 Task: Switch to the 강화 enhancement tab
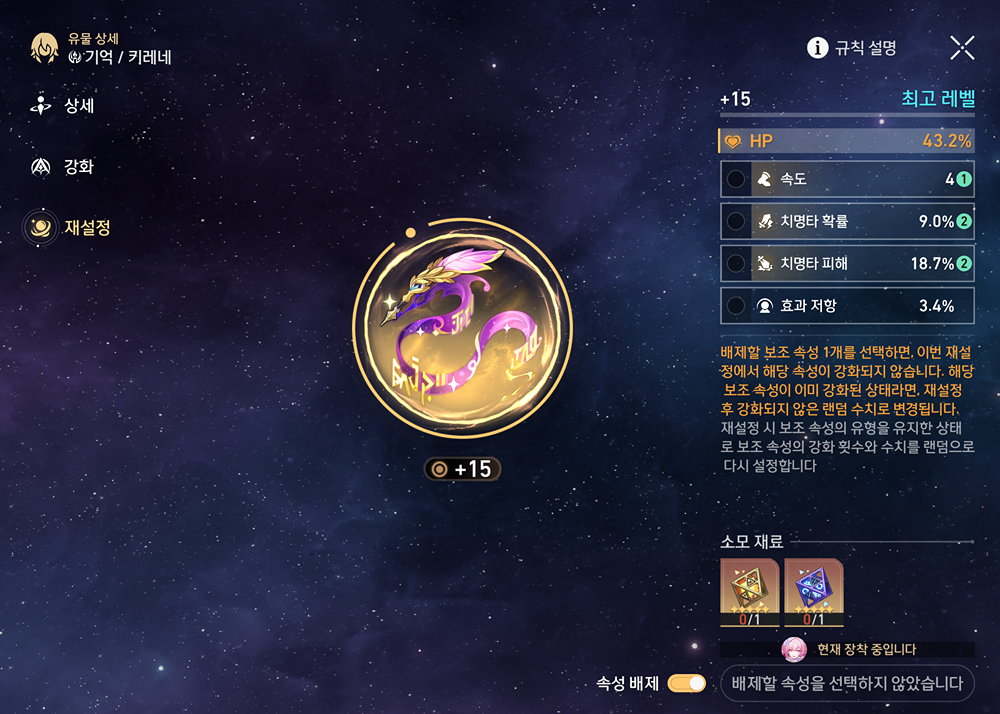(65, 167)
